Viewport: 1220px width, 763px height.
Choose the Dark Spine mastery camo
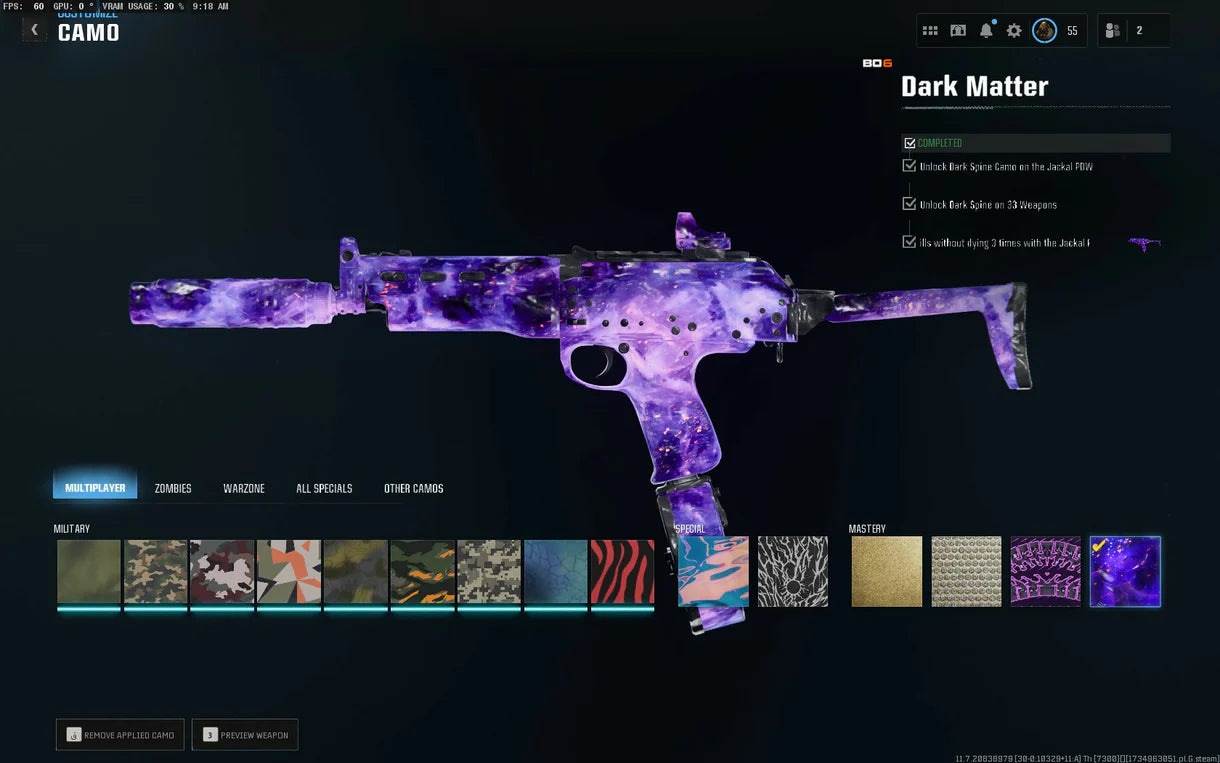(1045, 572)
